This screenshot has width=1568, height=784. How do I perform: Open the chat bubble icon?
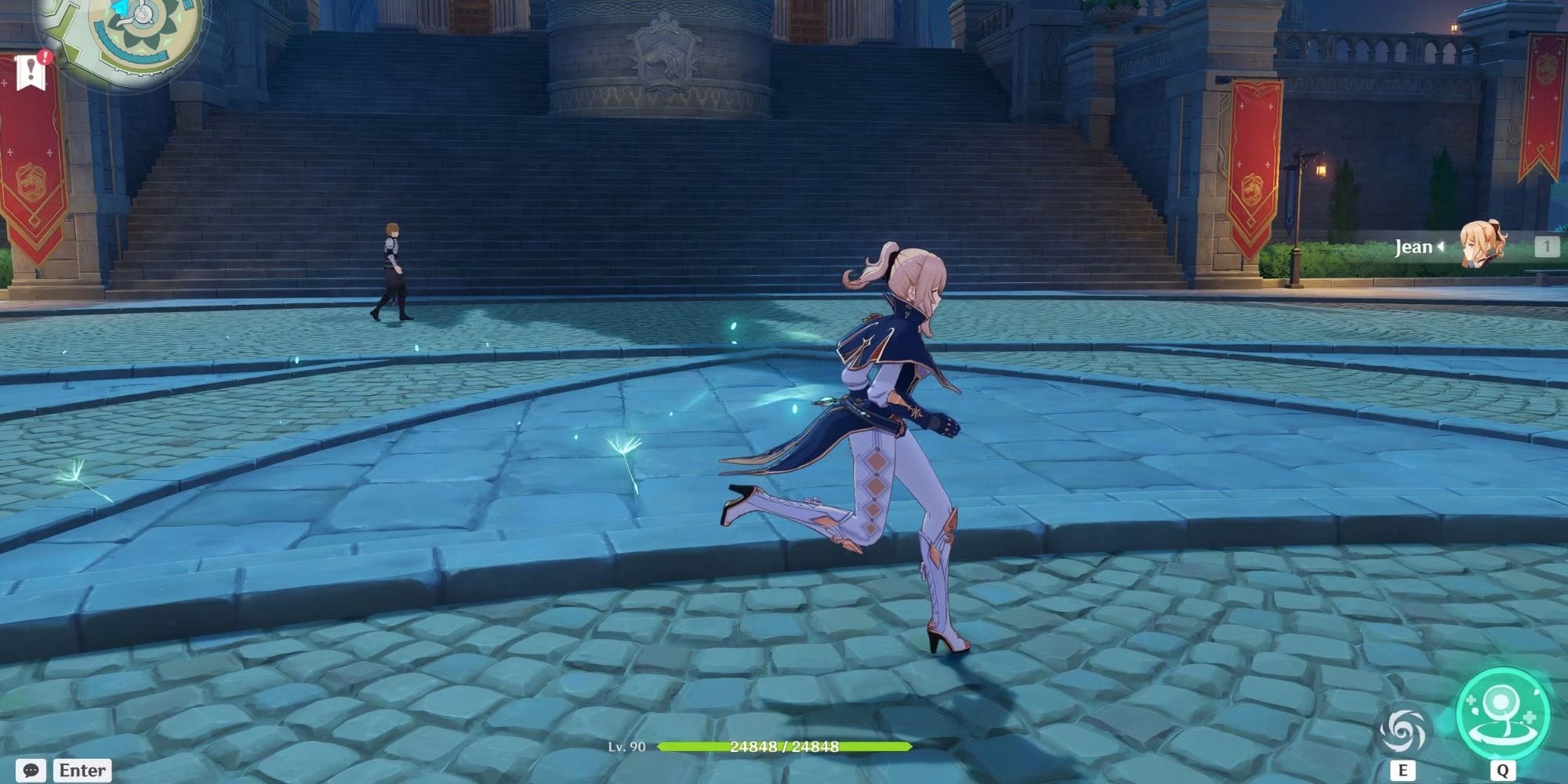[x=30, y=771]
